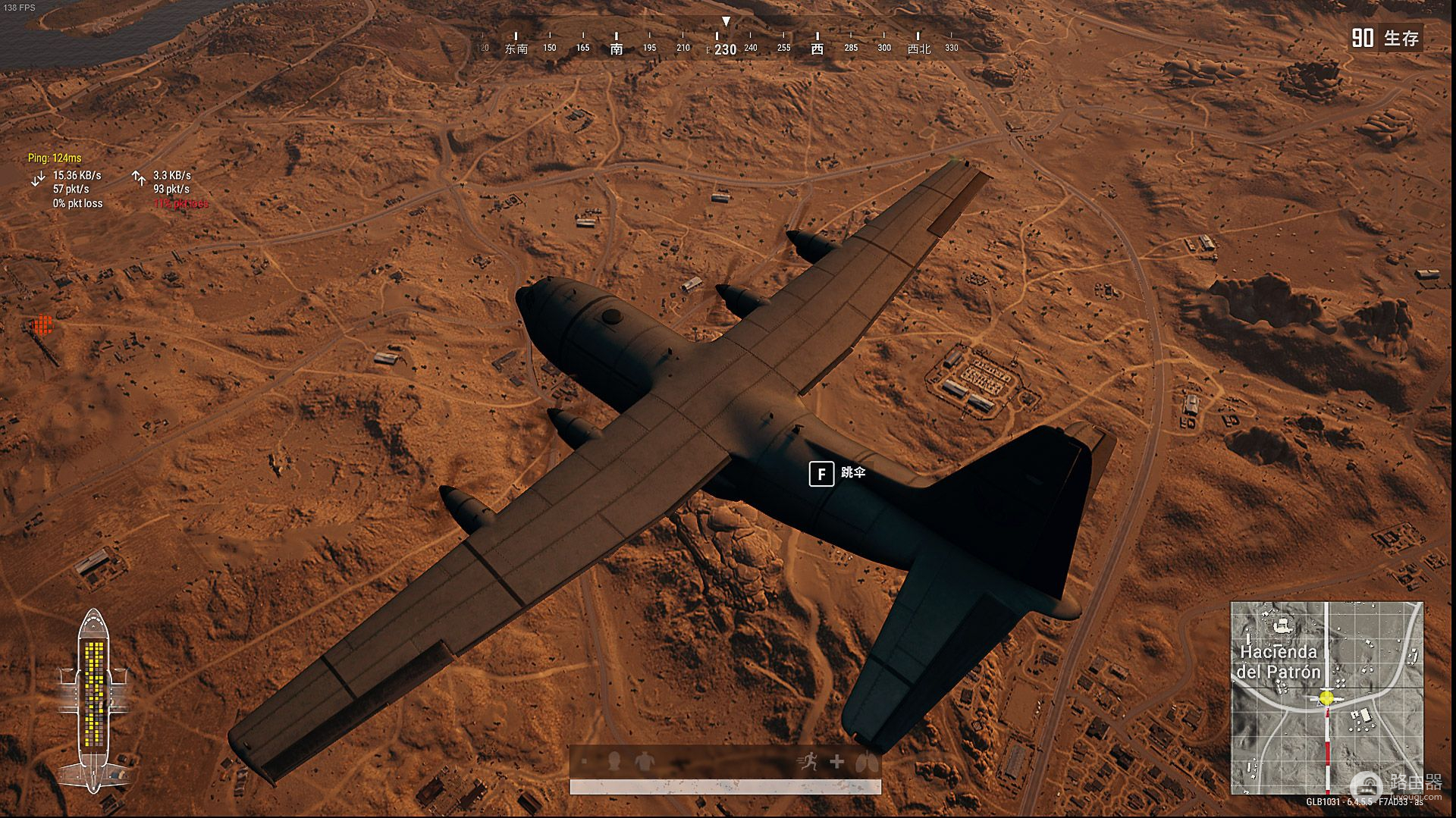The height and width of the screenshot is (818, 1456).
Task: Select the helmet equipment status icon
Action: (x=614, y=760)
